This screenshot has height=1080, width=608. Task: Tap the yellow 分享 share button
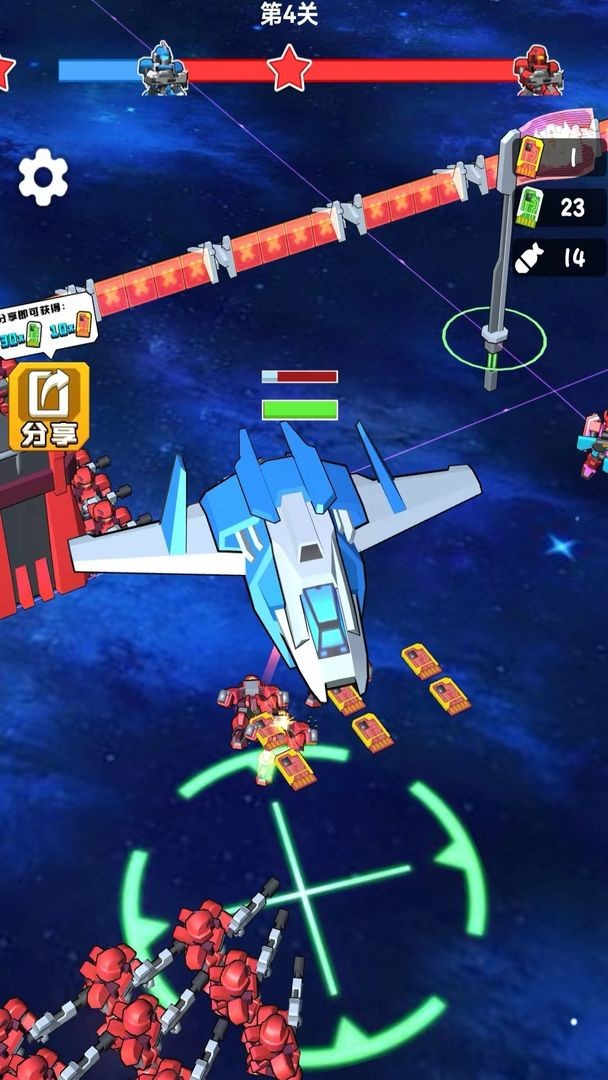pos(49,406)
